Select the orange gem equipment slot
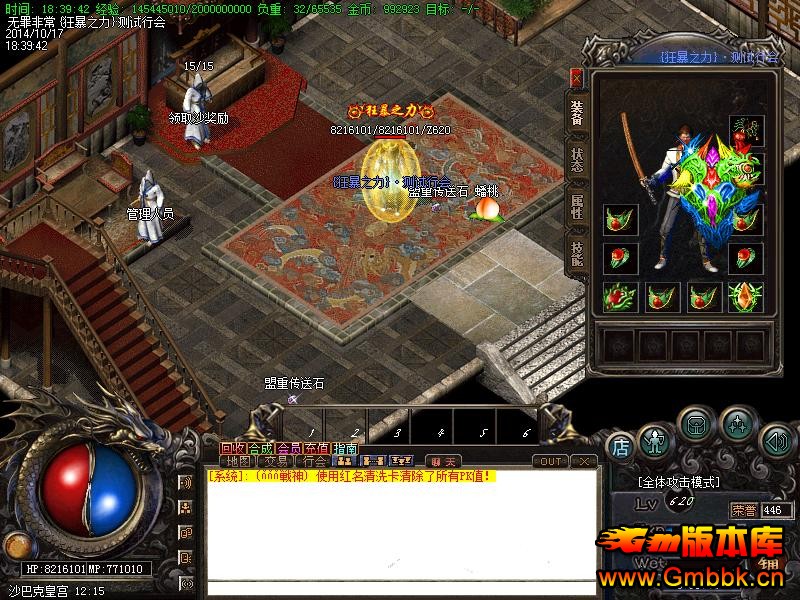 click(745, 296)
